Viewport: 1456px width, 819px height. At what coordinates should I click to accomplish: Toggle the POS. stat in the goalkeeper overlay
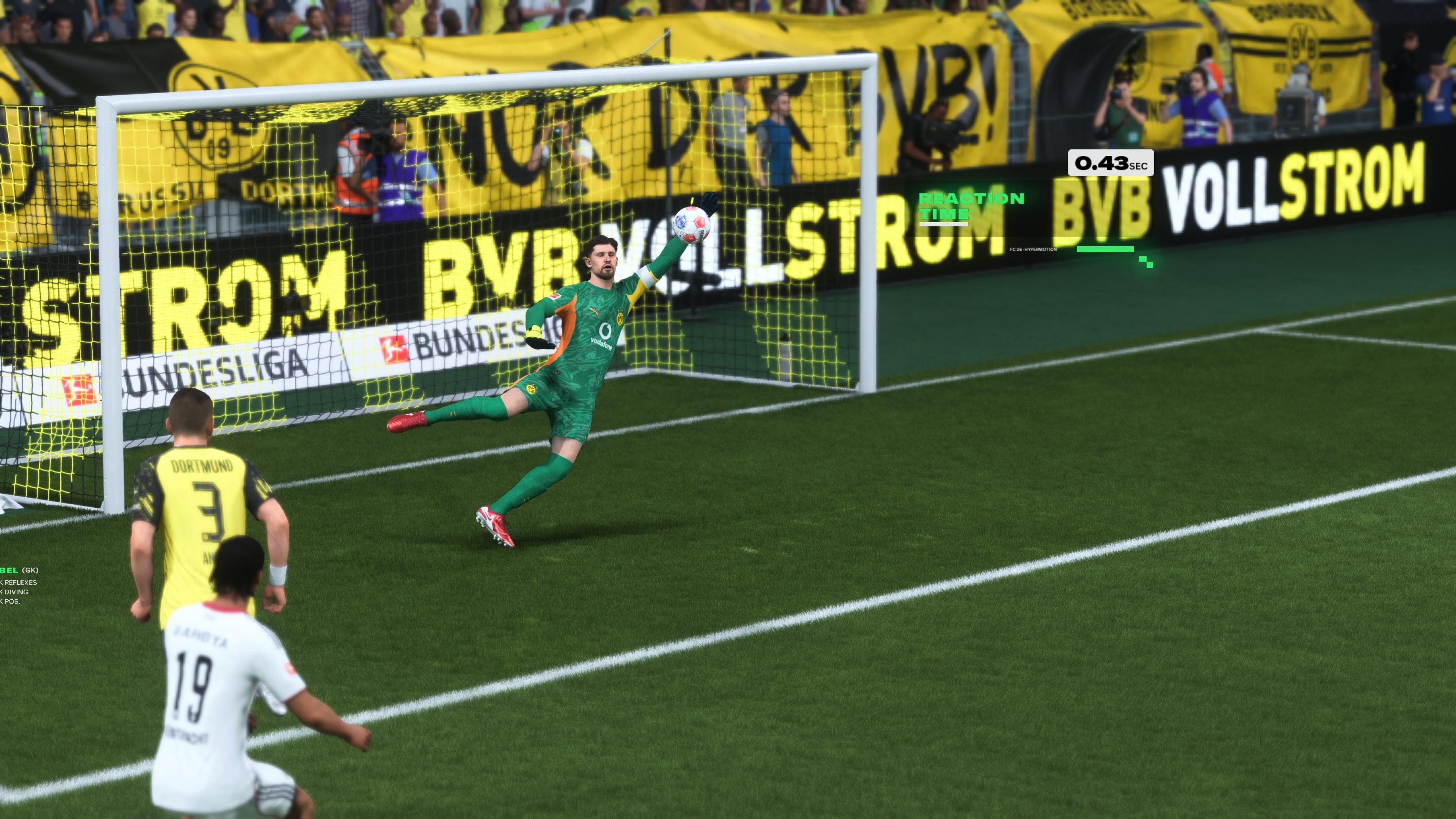tap(13, 602)
